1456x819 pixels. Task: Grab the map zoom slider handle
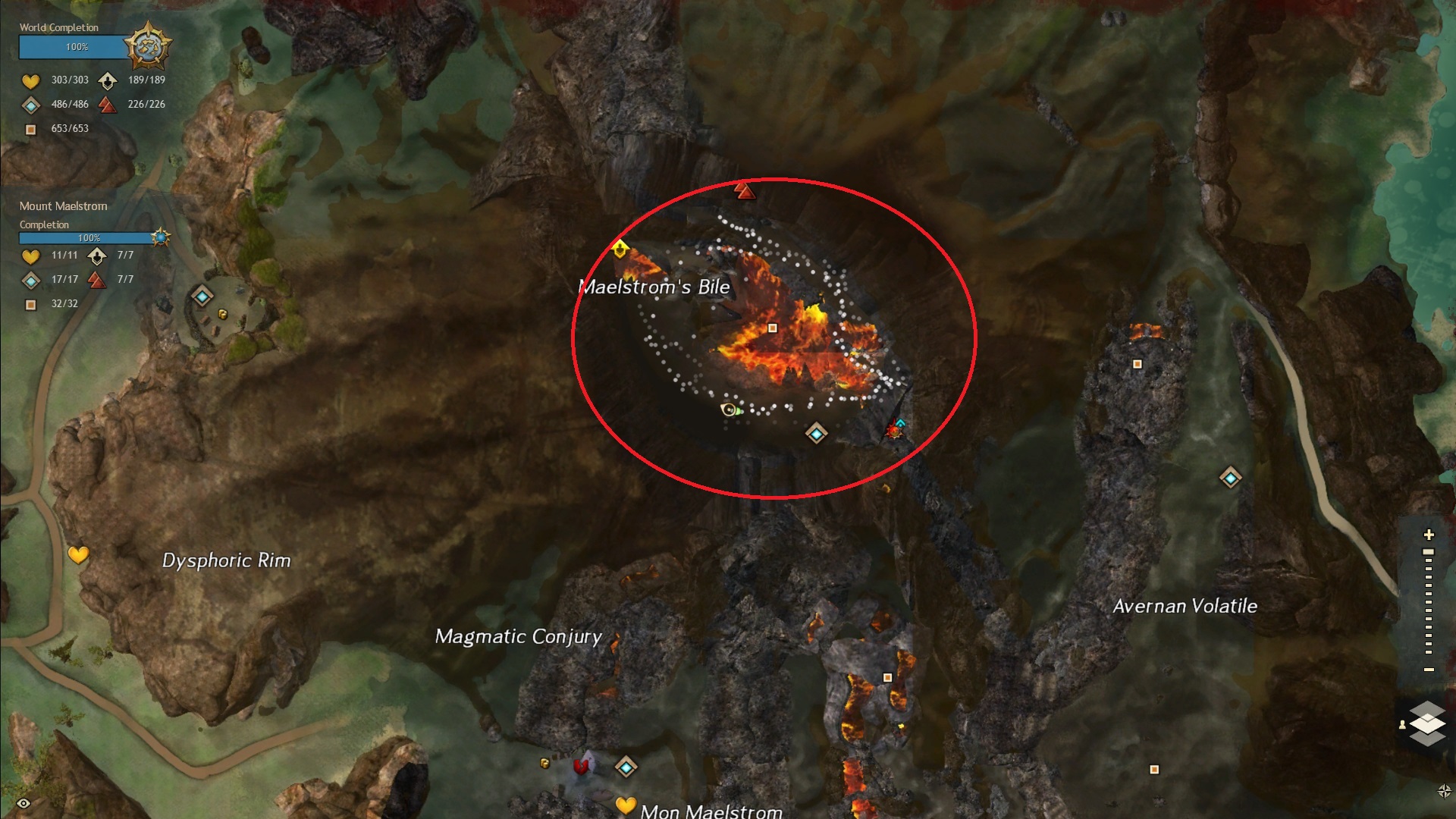(1429, 552)
